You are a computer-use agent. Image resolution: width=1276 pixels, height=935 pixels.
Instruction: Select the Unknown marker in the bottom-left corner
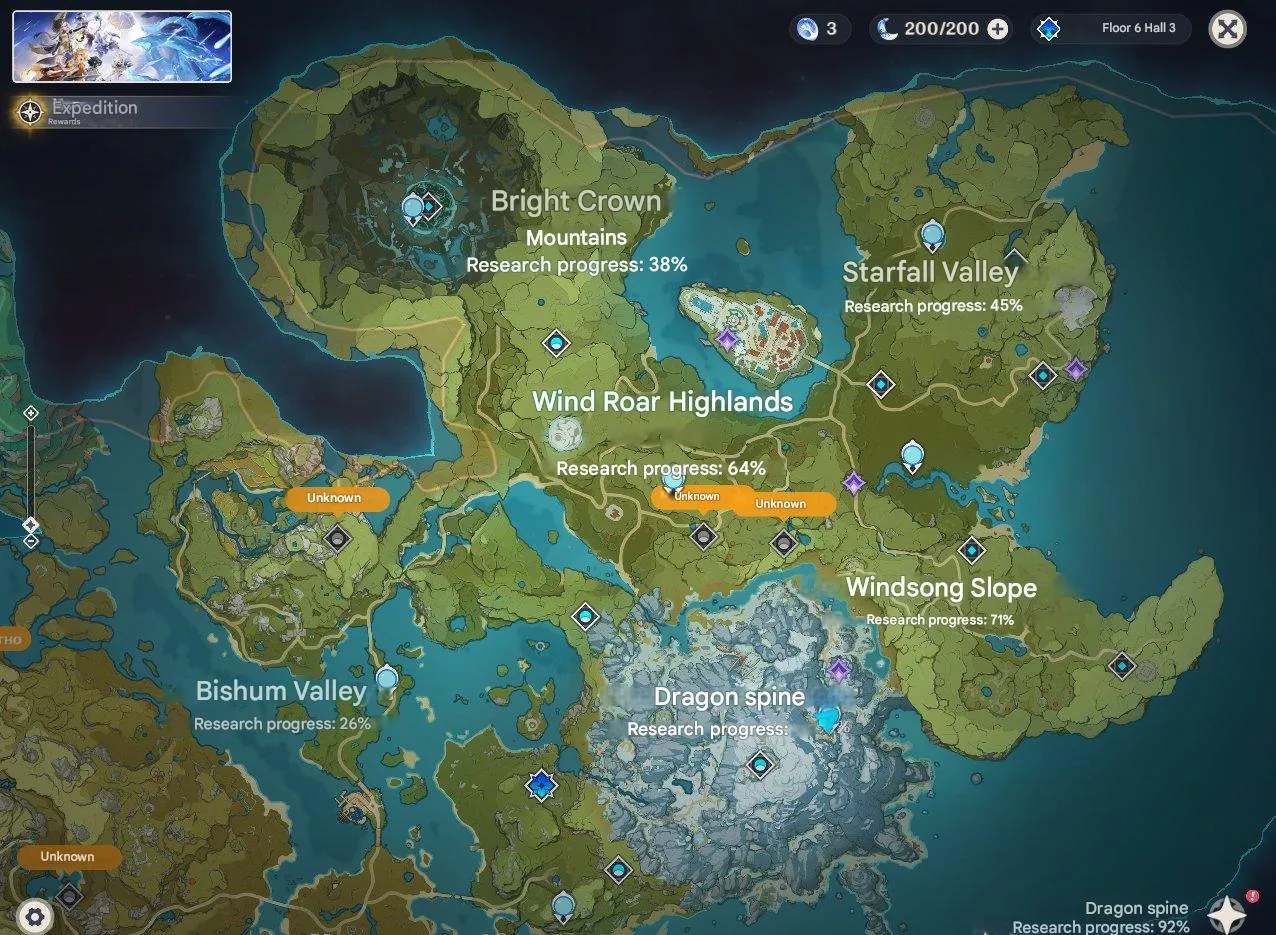coord(68,857)
